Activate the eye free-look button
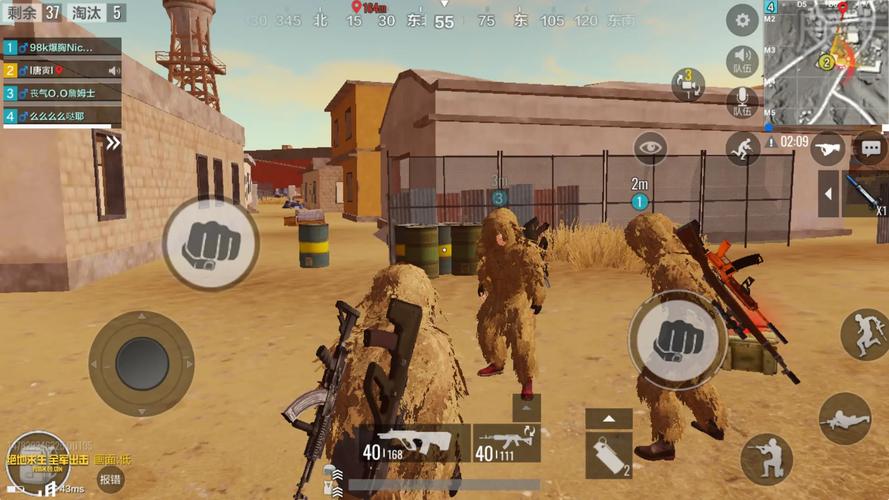Viewport: 889px width, 500px height. pos(651,148)
